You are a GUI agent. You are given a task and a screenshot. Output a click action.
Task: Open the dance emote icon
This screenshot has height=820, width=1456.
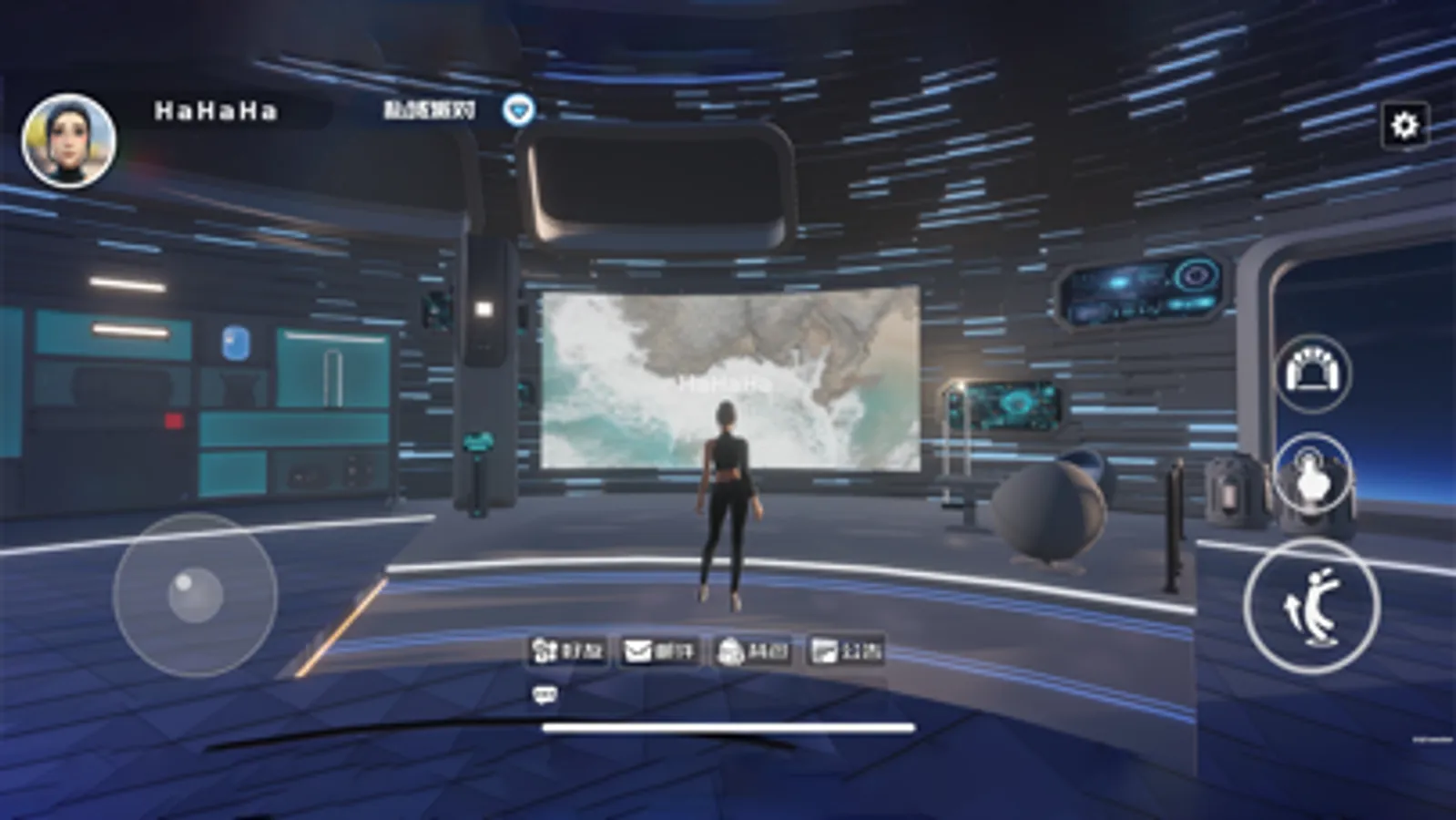pos(1311,606)
